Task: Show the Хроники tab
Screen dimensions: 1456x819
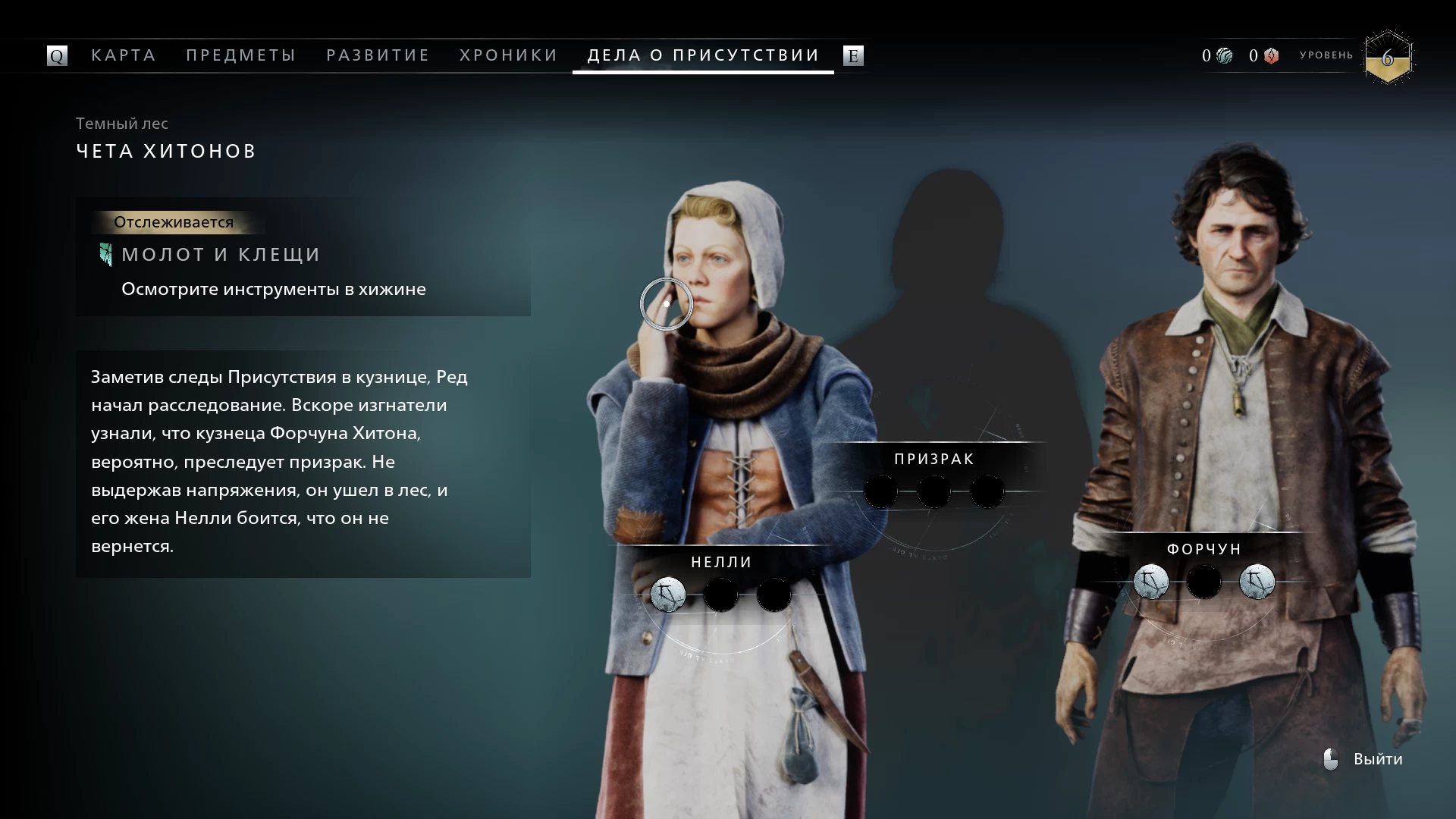Action: (x=509, y=55)
